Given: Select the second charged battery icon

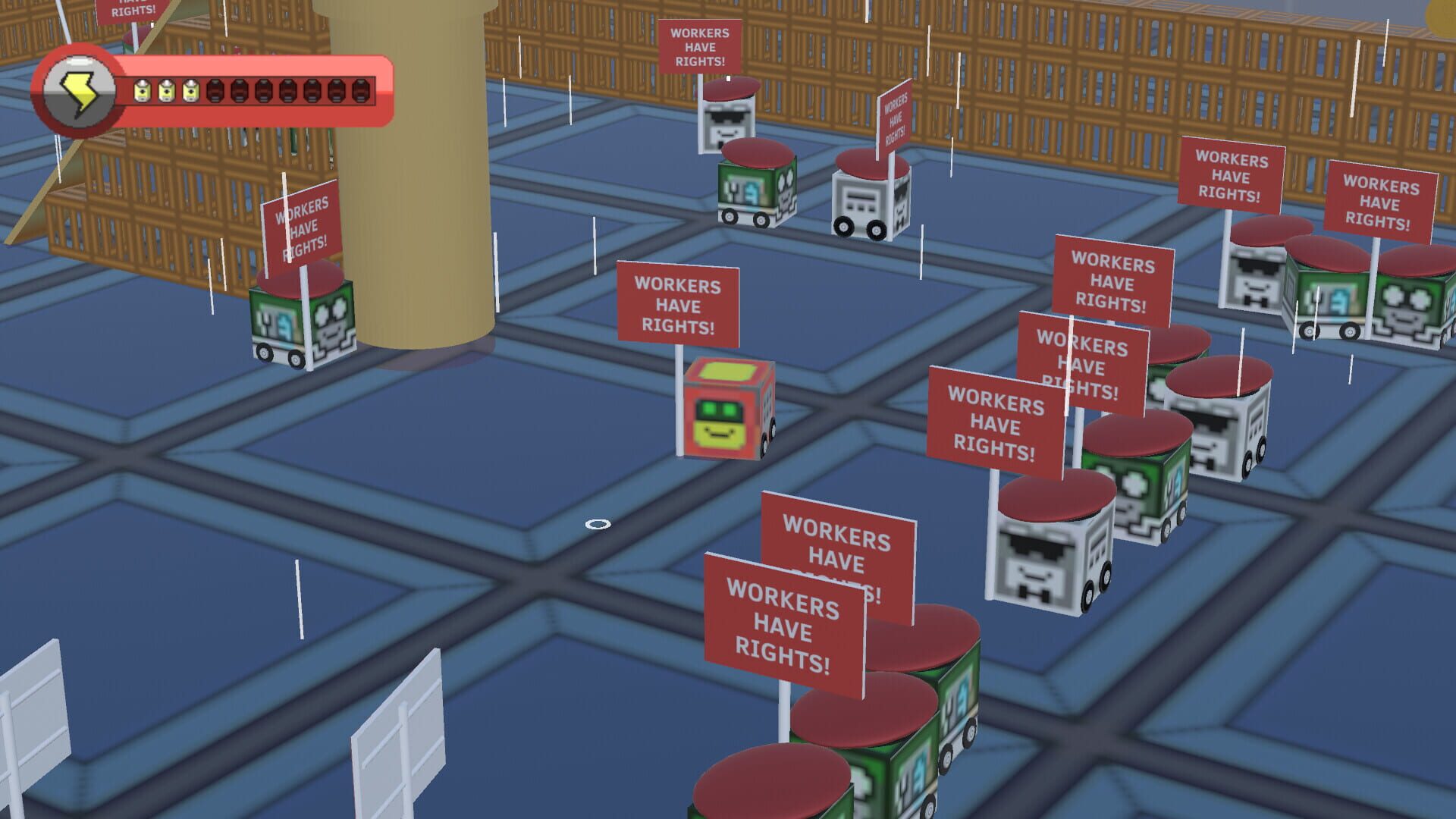Looking at the screenshot, I should pyautogui.click(x=165, y=92).
